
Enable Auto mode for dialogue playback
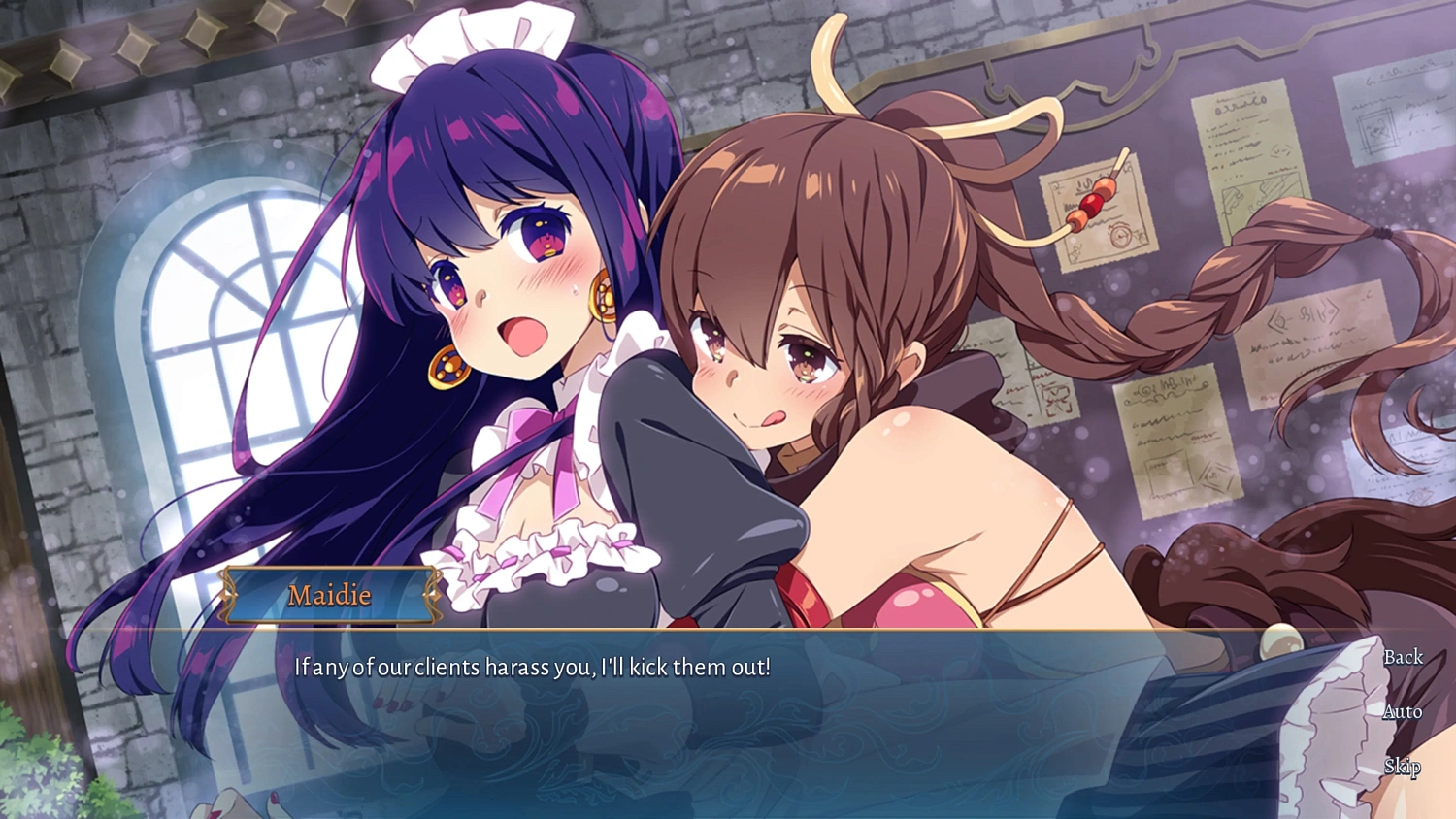tap(1402, 711)
